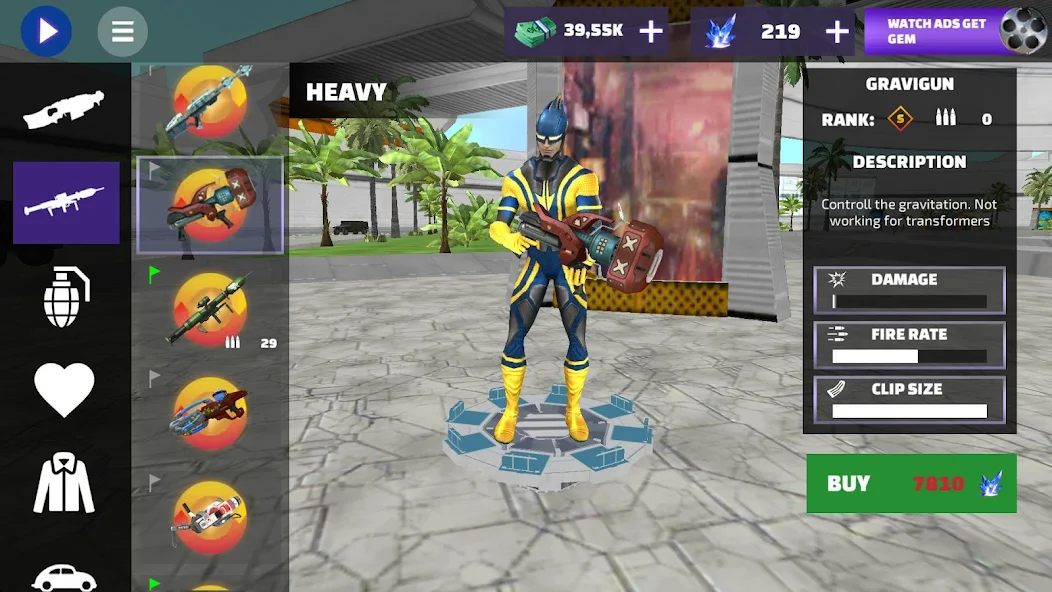
Task: Select the white and red heavy gun
Action: [x=210, y=517]
